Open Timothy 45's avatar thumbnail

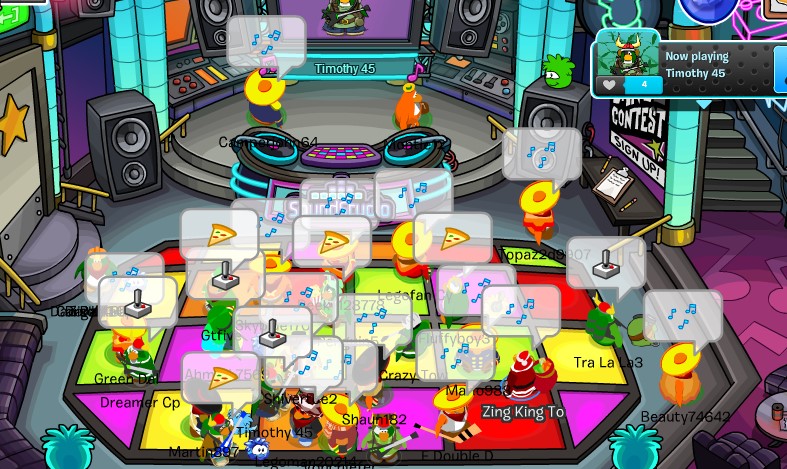point(628,54)
